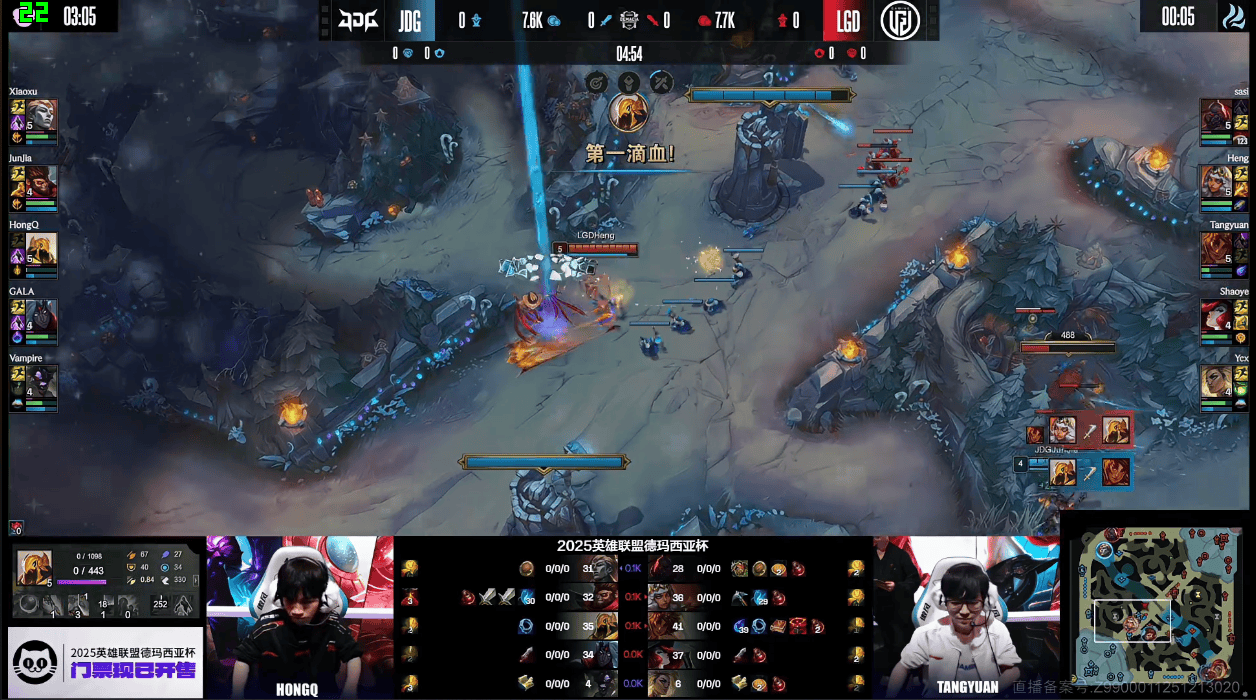
Task: Select Vampire's champion portrait
Action: 41,382
